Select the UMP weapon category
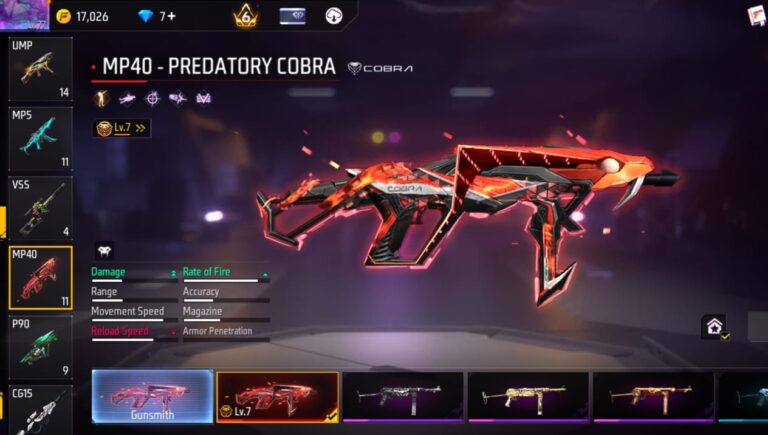This screenshot has height=435, width=768. coord(40,69)
